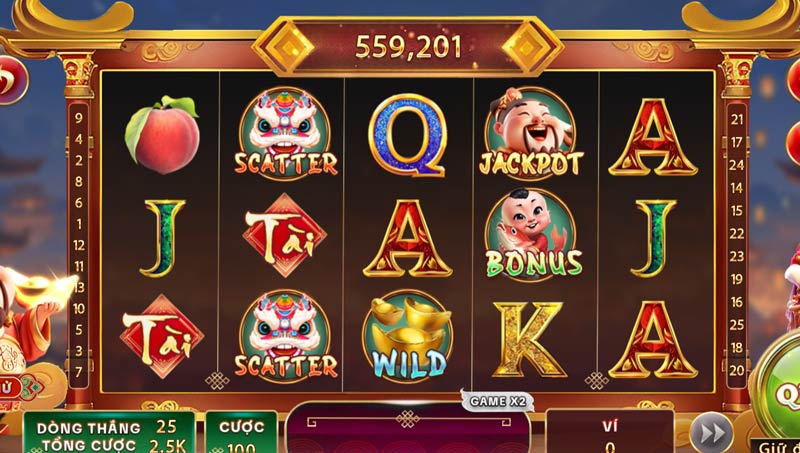Hit the green spin button
Viewport: 800px width, 453px height.
781,395
